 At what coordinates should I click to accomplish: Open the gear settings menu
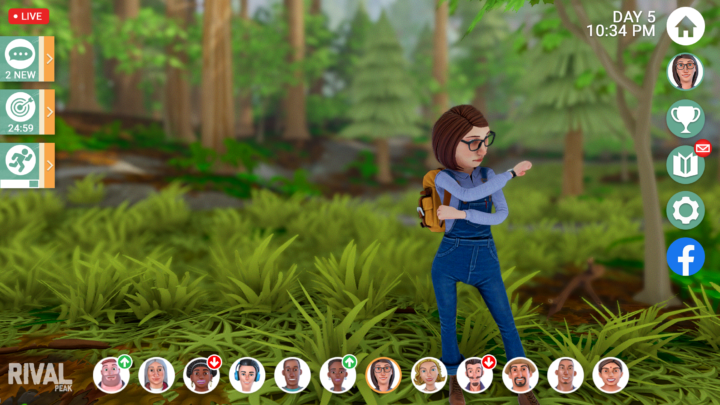[x=685, y=210]
